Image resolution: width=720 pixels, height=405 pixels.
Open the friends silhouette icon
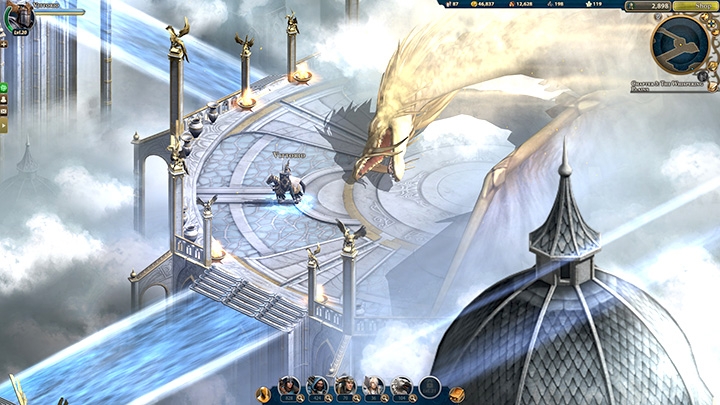point(3,100)
